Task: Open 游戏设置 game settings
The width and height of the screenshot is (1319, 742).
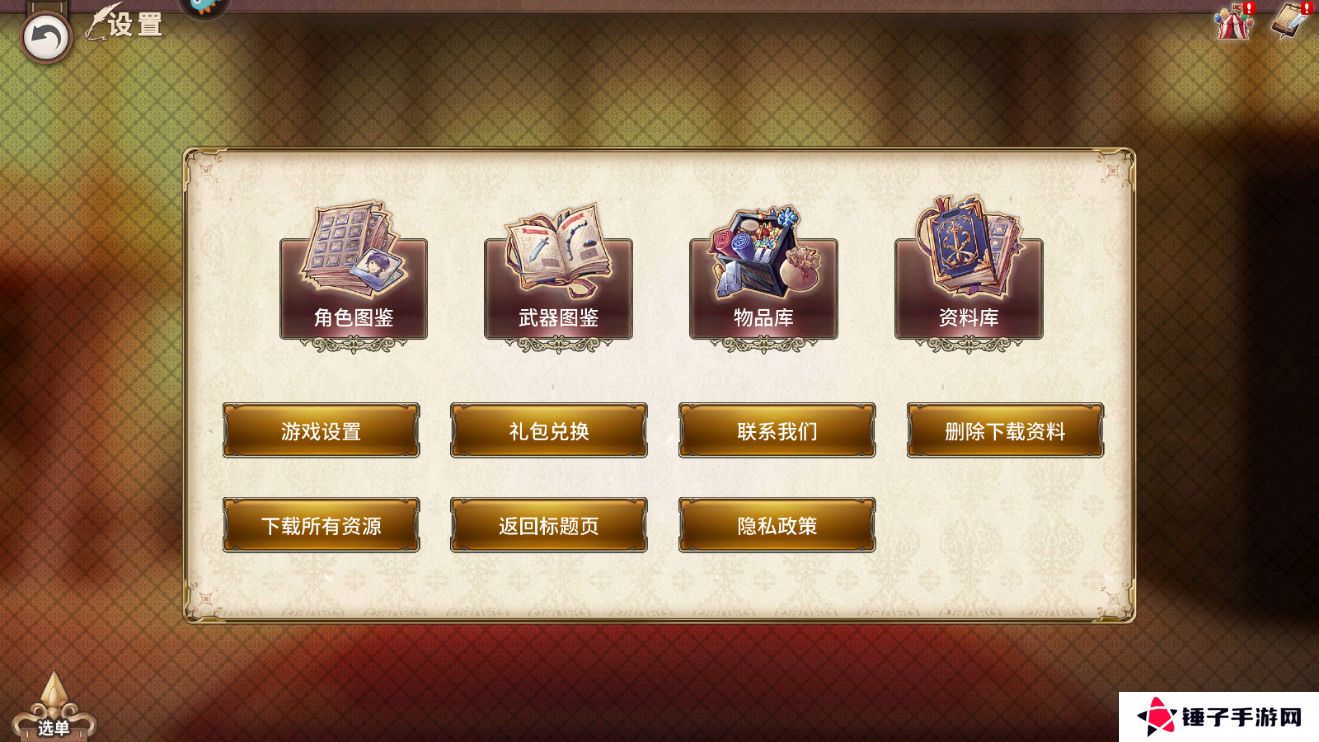Action: click(321, 430)
